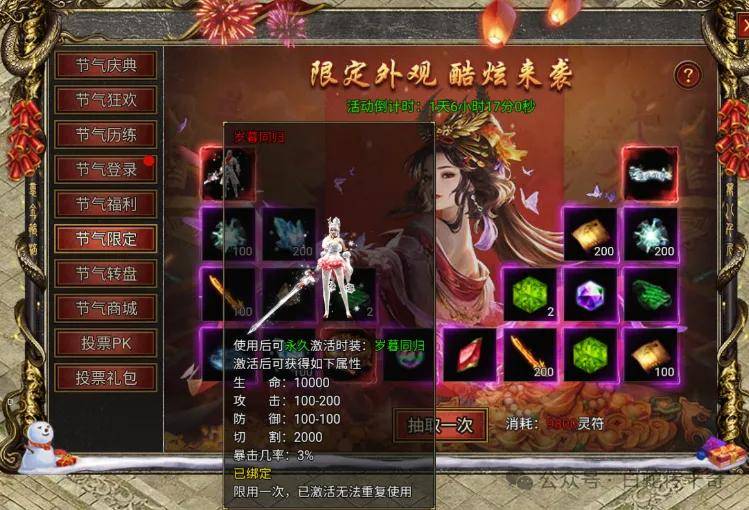749x510 pixels.
Task: Choose the red gem reward slot
Action: click(467, 354)
